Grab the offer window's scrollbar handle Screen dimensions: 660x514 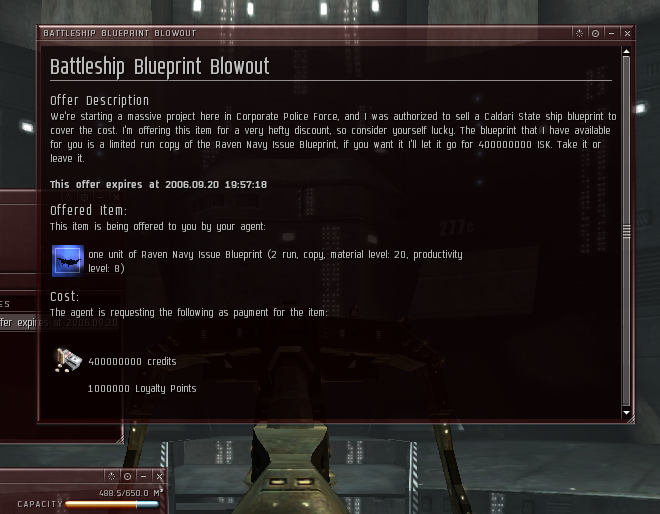coord(627,230)
